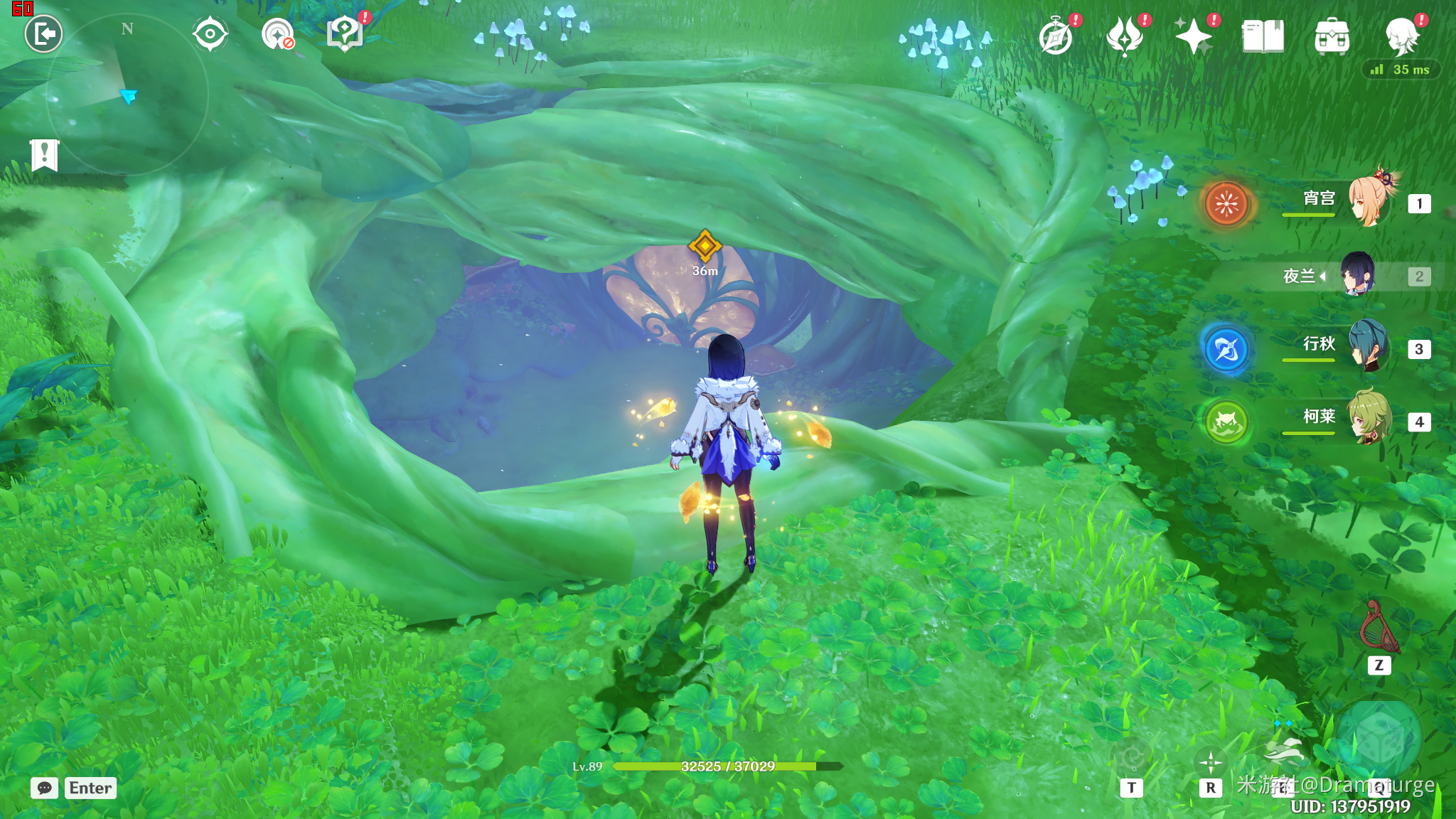The height and width of the screenshot is (819, 1456).
Task: Open the Events laurel icon
Action: pos(1125,37)
